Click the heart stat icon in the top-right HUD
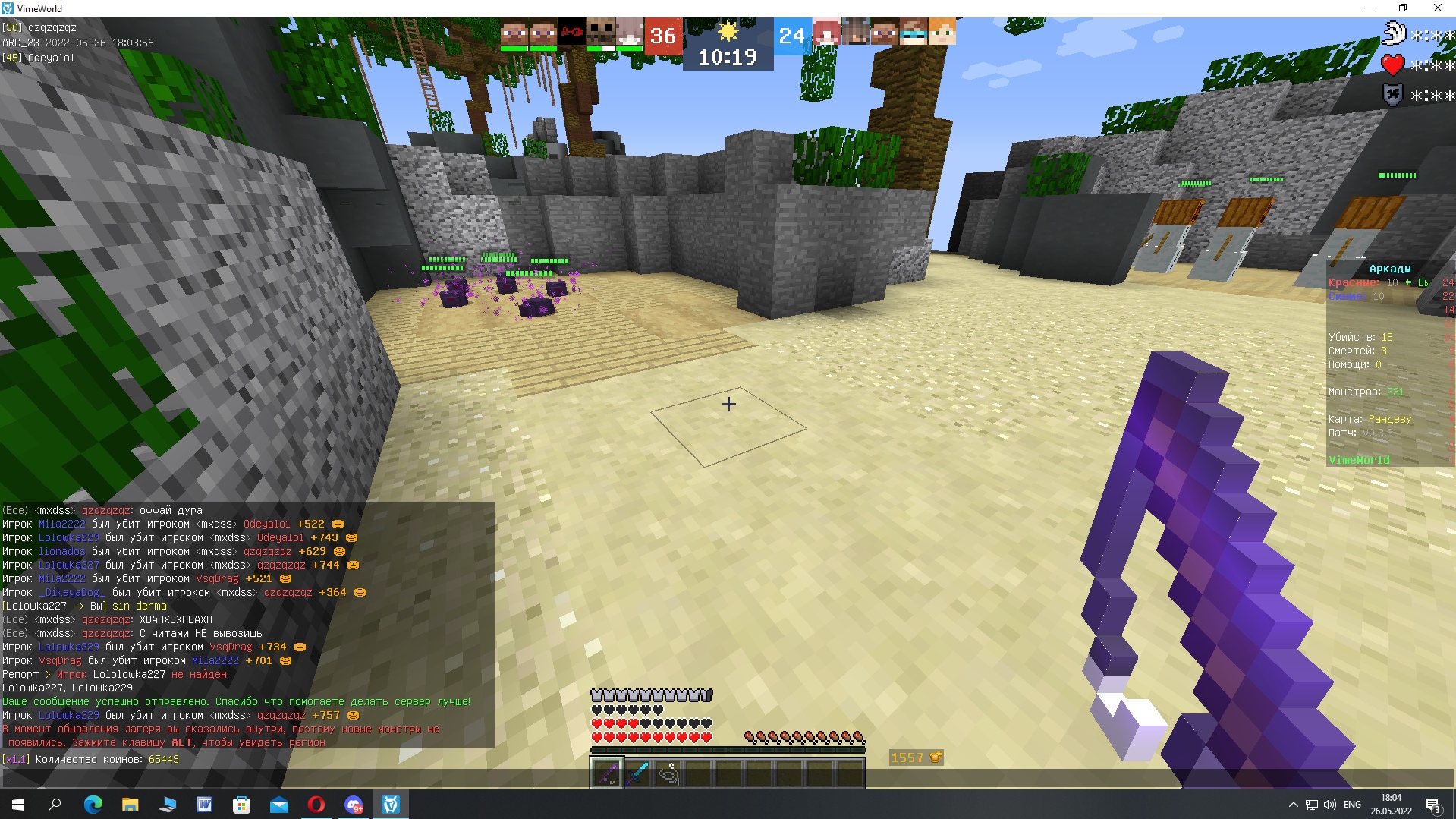The width and height of the screenshot is (1456, 819). pyautogui.click(x=1393, y=65)
